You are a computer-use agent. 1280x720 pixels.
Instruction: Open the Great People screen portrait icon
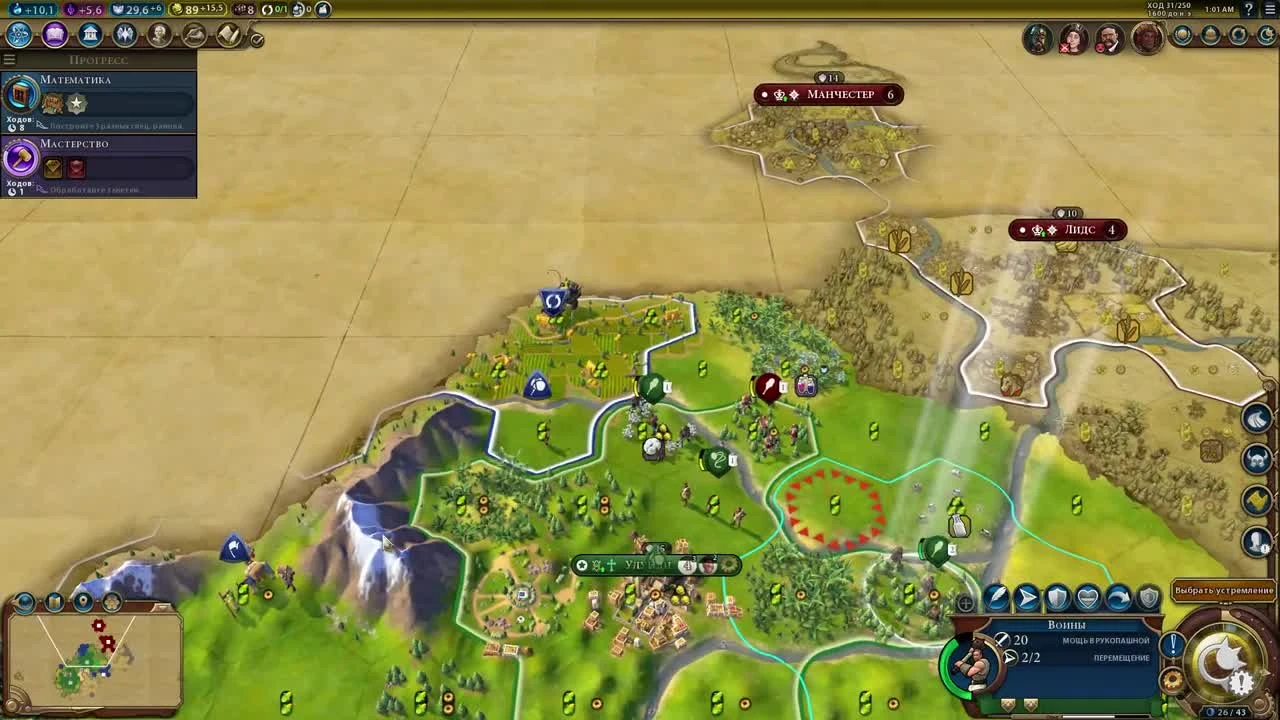pyautogui.click(x=158, y=34)
